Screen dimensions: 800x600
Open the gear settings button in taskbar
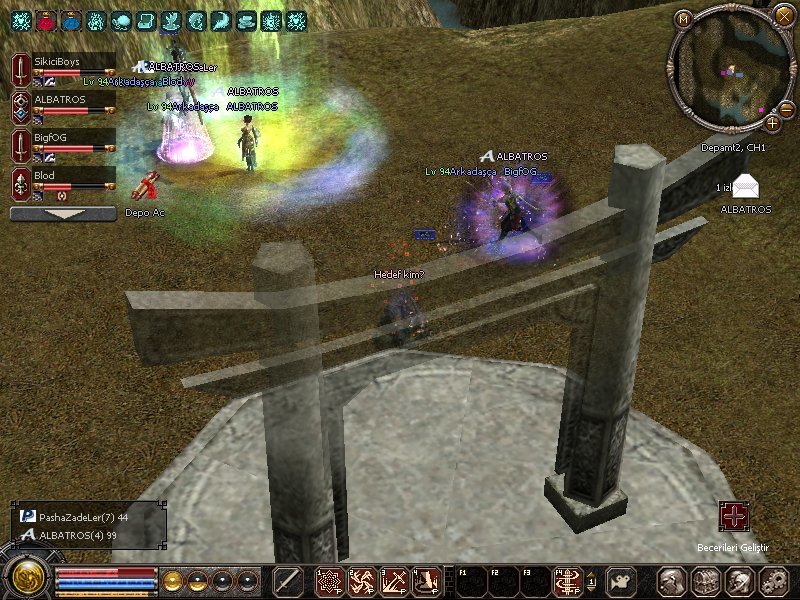click(x=774, y=581)
